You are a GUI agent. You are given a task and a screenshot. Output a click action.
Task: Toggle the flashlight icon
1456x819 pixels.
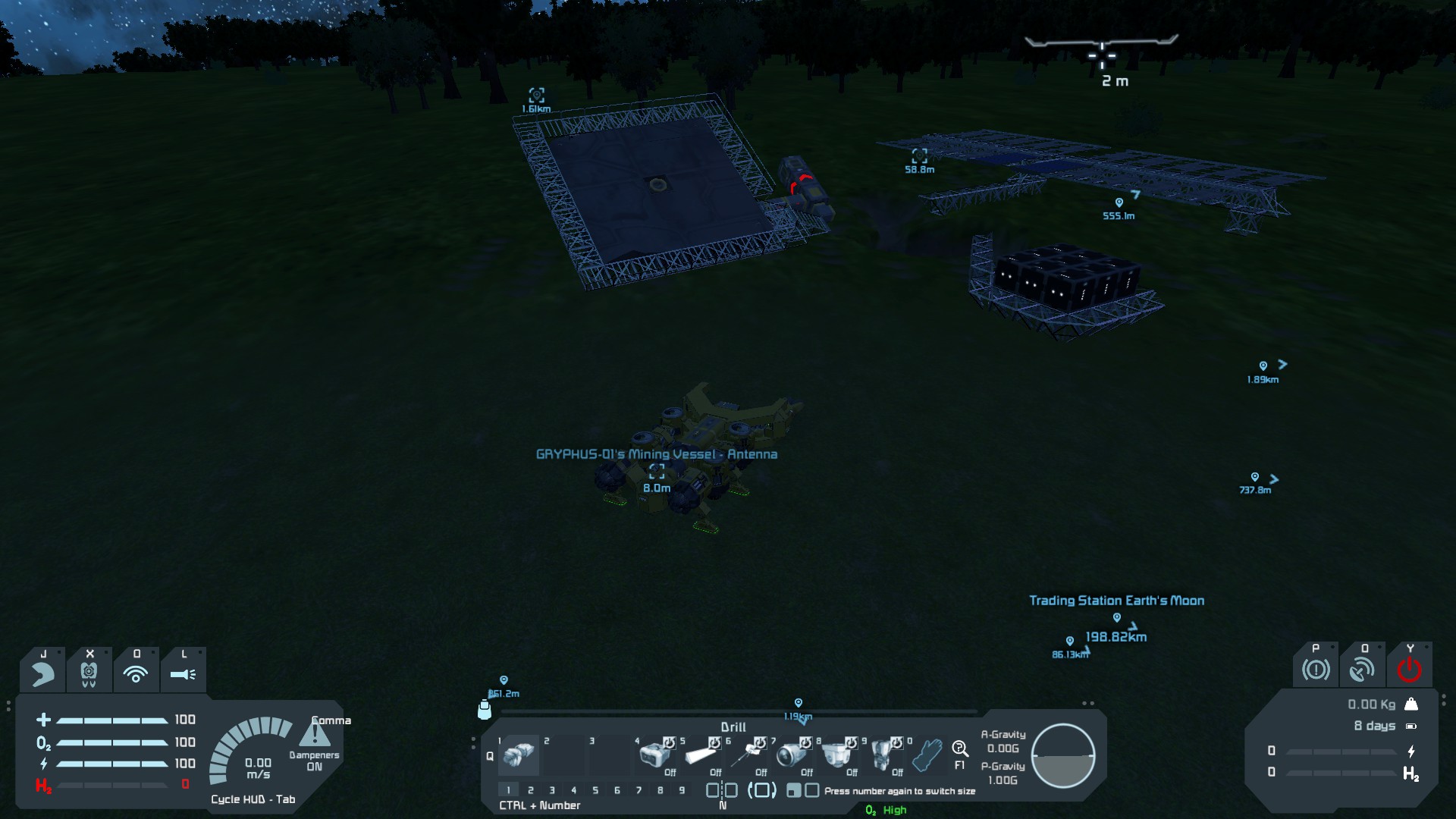tap(183, 673)
